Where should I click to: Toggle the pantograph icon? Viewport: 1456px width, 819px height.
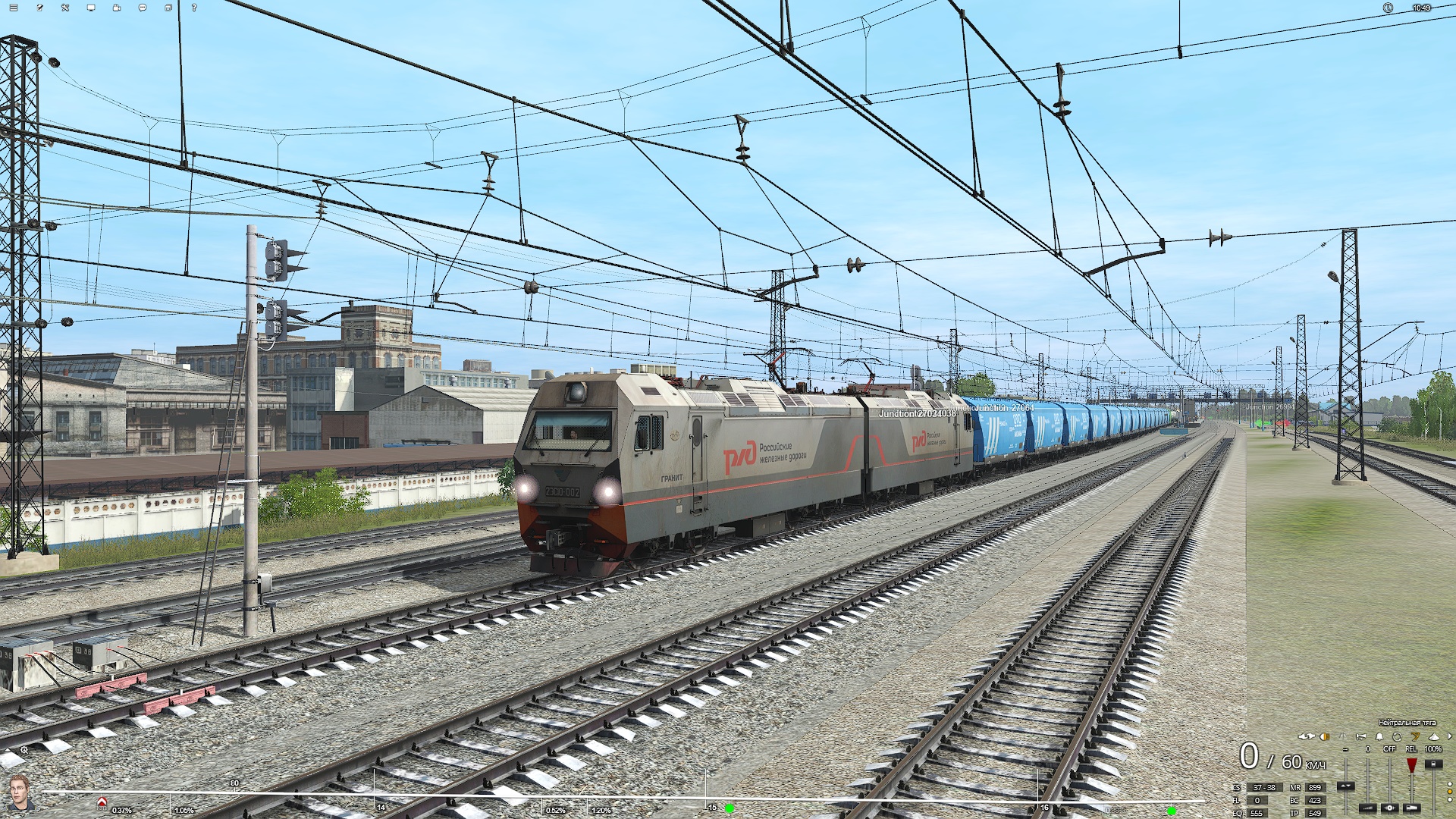point(1343,736)
